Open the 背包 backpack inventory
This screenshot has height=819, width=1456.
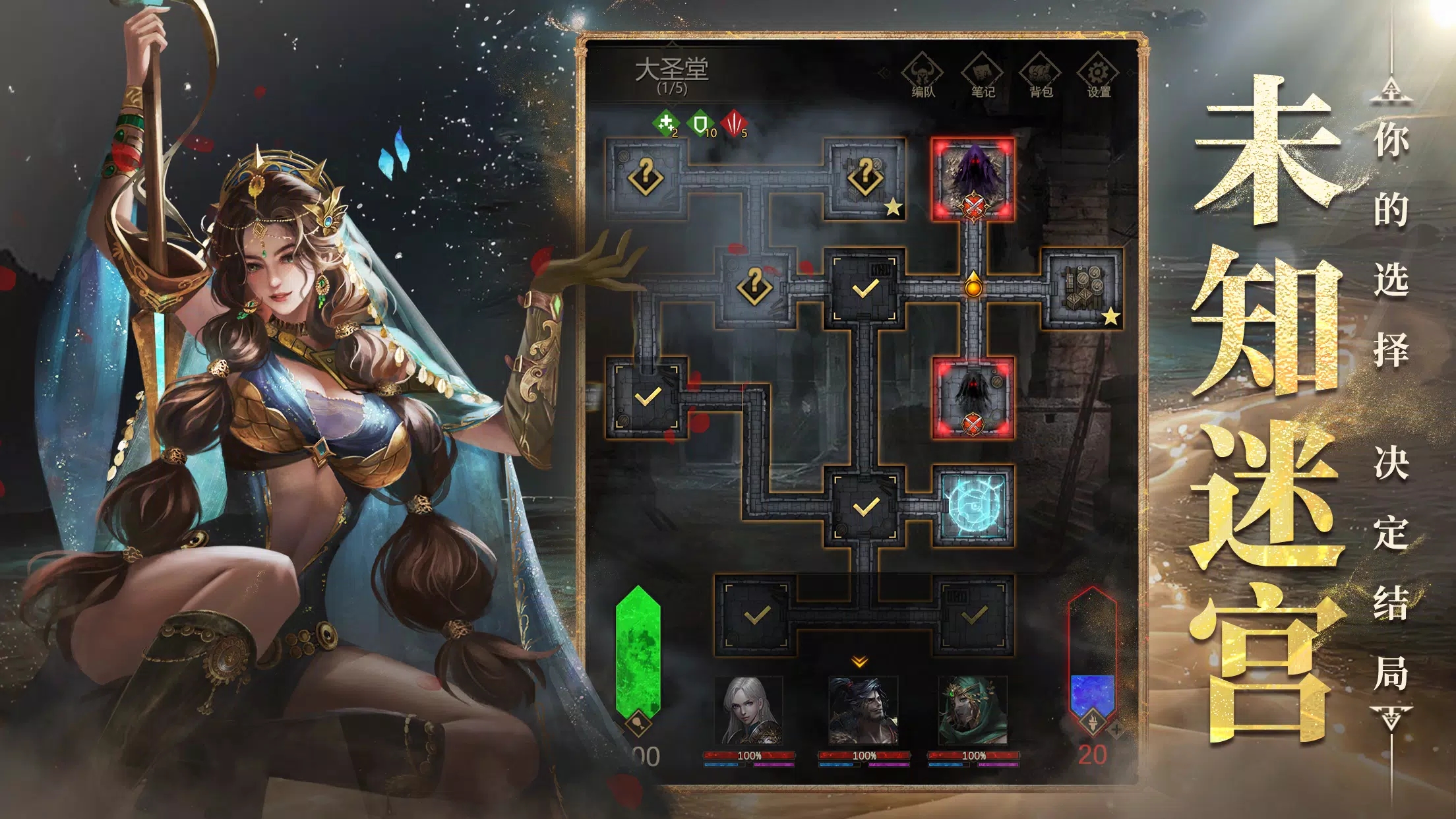tap(1040, 76)
